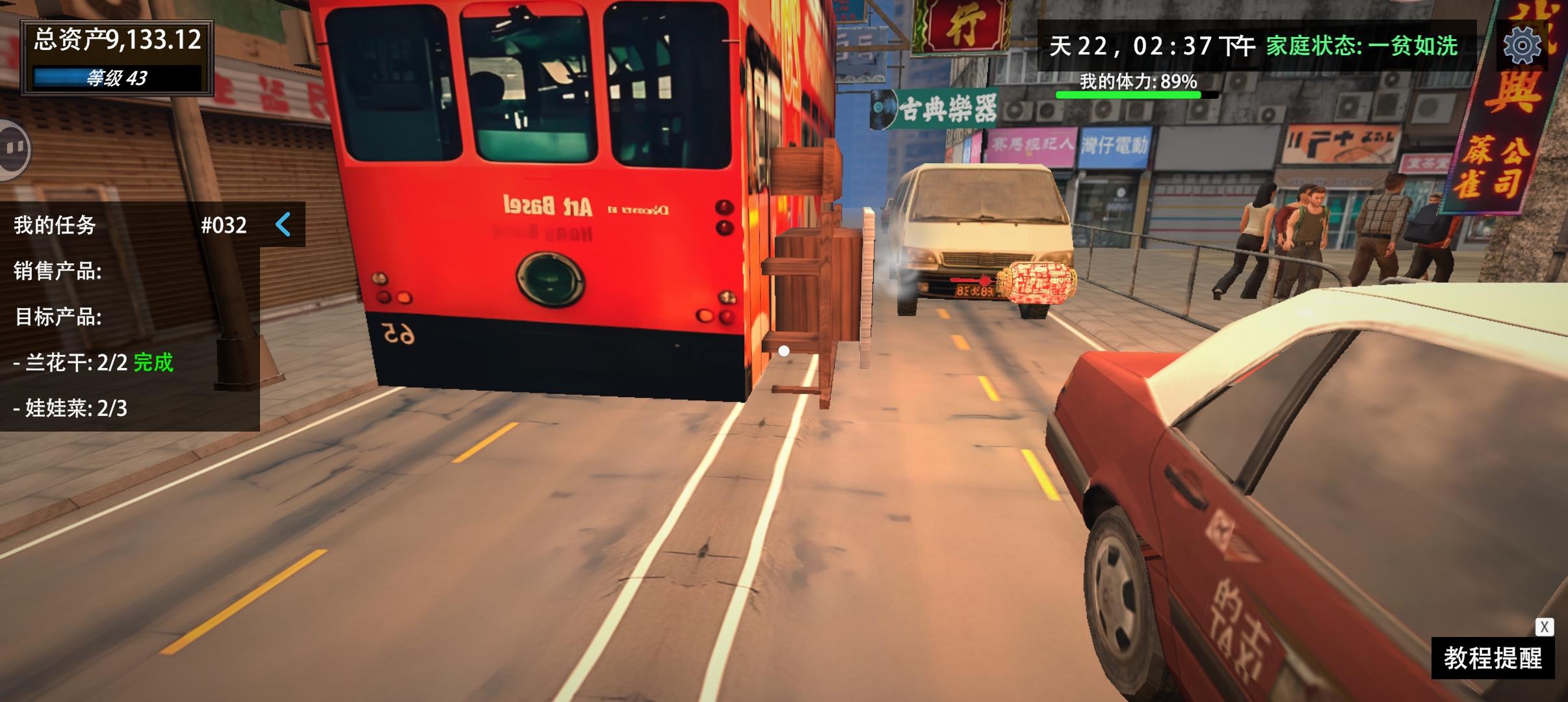The image size is (1568, 702).
Task: Tap the green 完成 completion marker
Action: [153, 363]
